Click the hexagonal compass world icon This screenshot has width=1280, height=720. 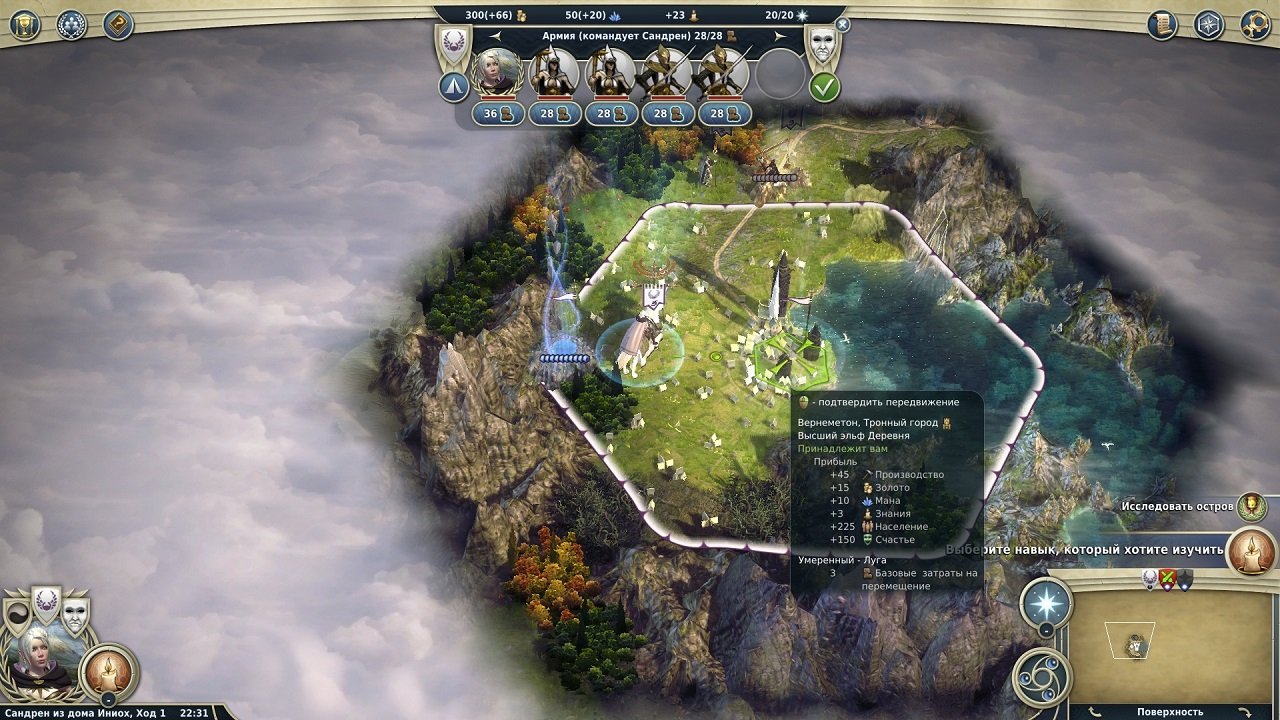tap(1209, 24)
